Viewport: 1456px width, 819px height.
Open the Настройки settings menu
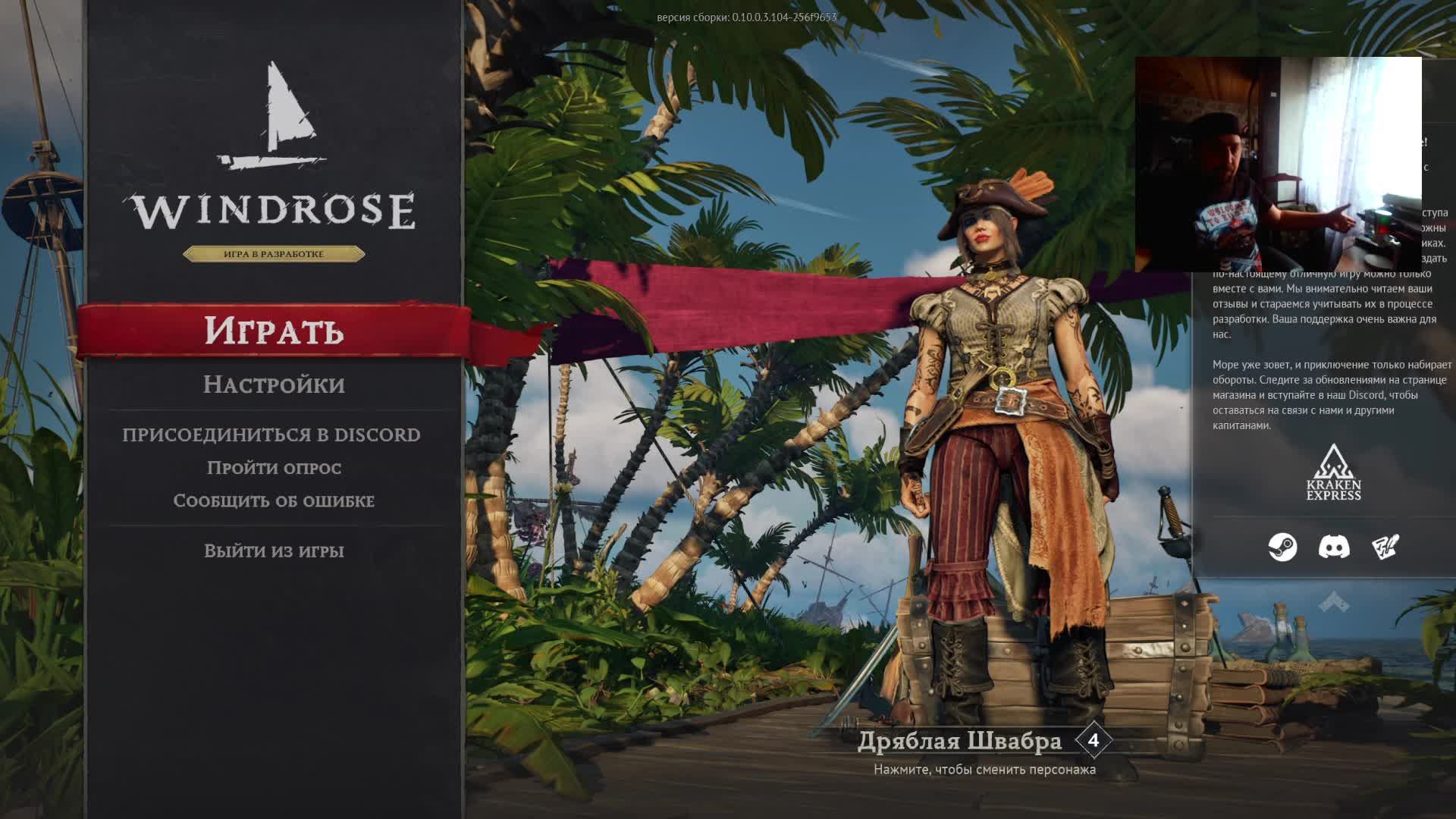[x=274, y=384]
